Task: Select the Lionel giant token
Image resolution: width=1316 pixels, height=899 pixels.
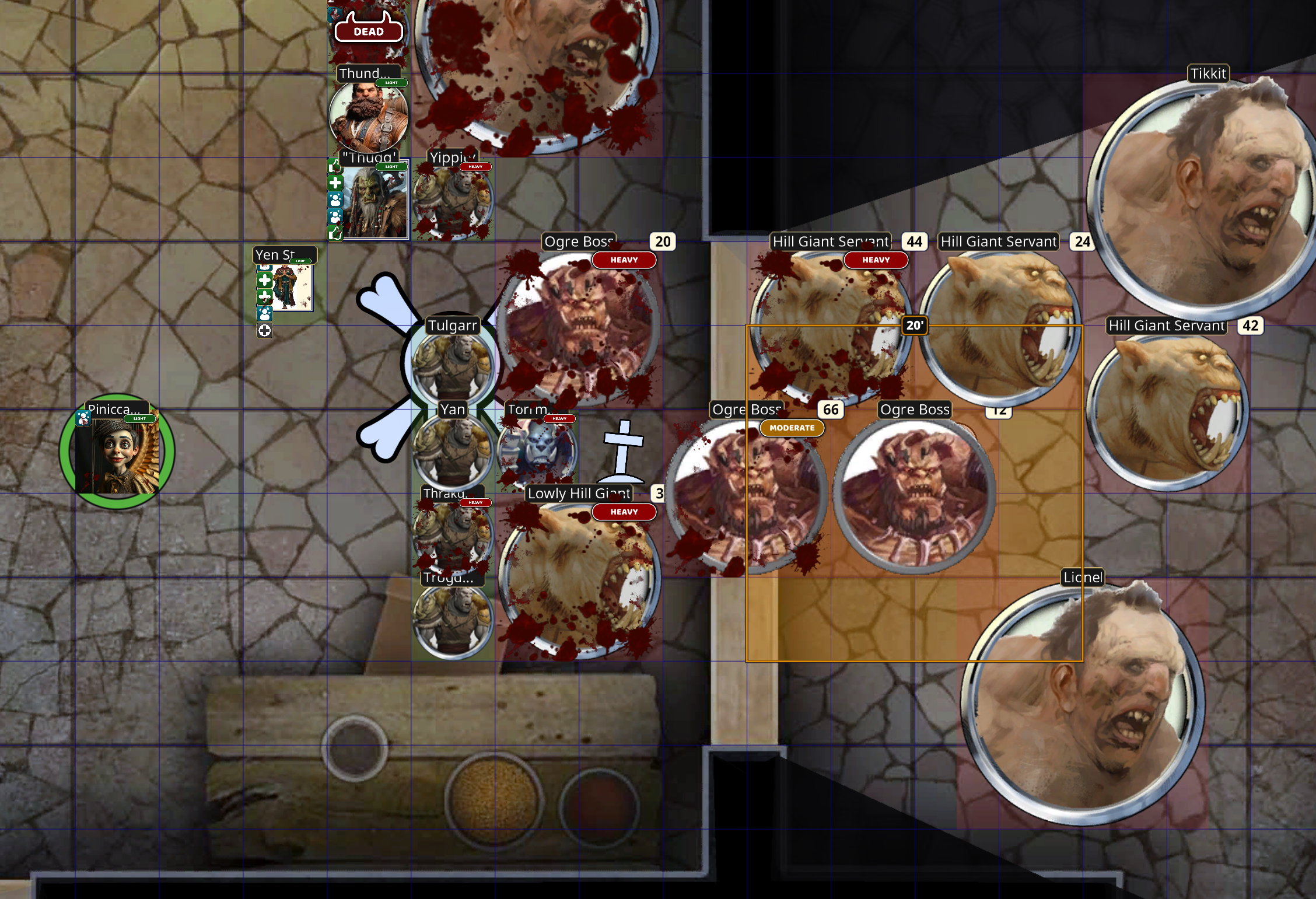Action: click(1083, 704)
